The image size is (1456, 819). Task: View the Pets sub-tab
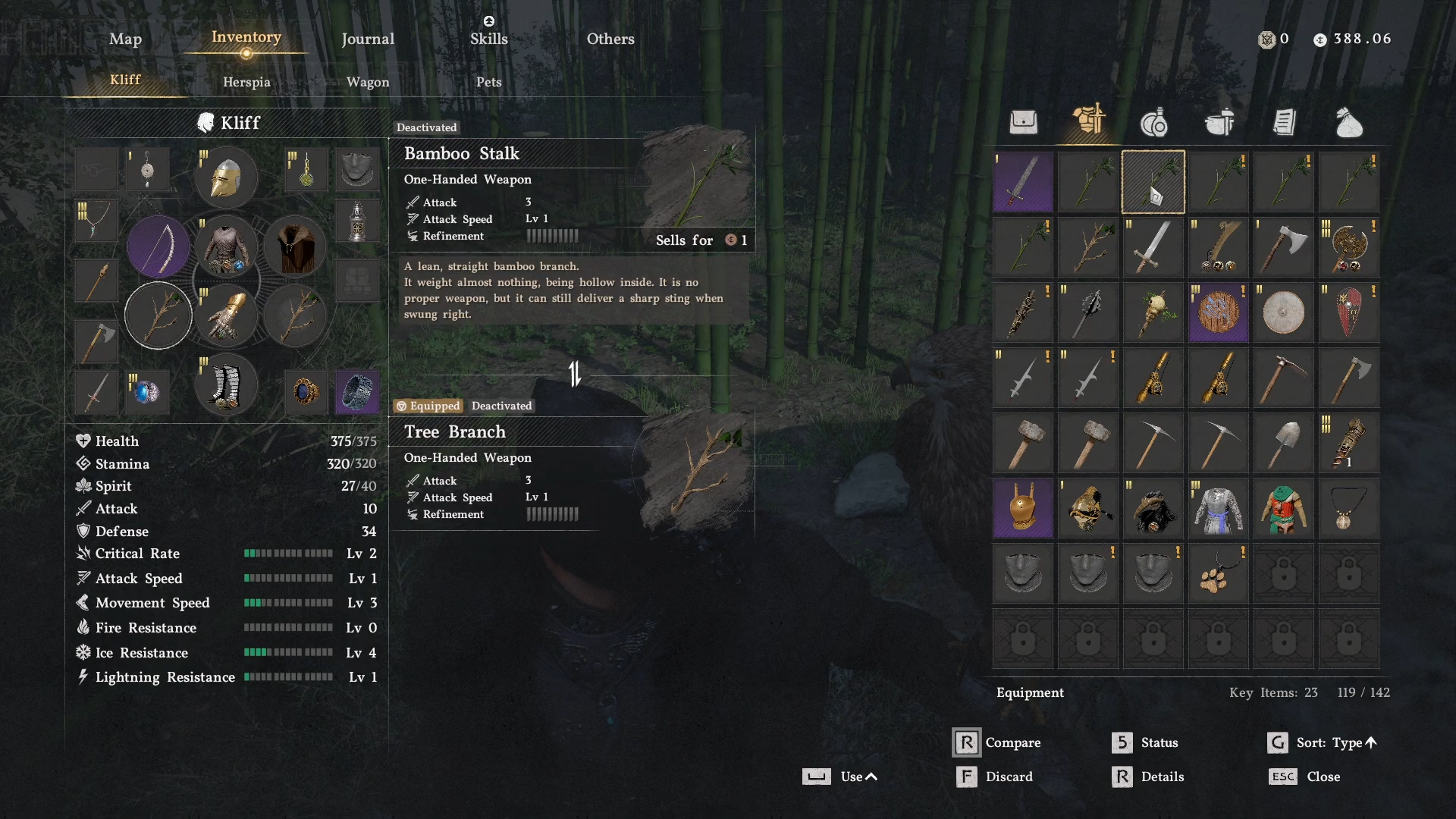tap(488, 82)
